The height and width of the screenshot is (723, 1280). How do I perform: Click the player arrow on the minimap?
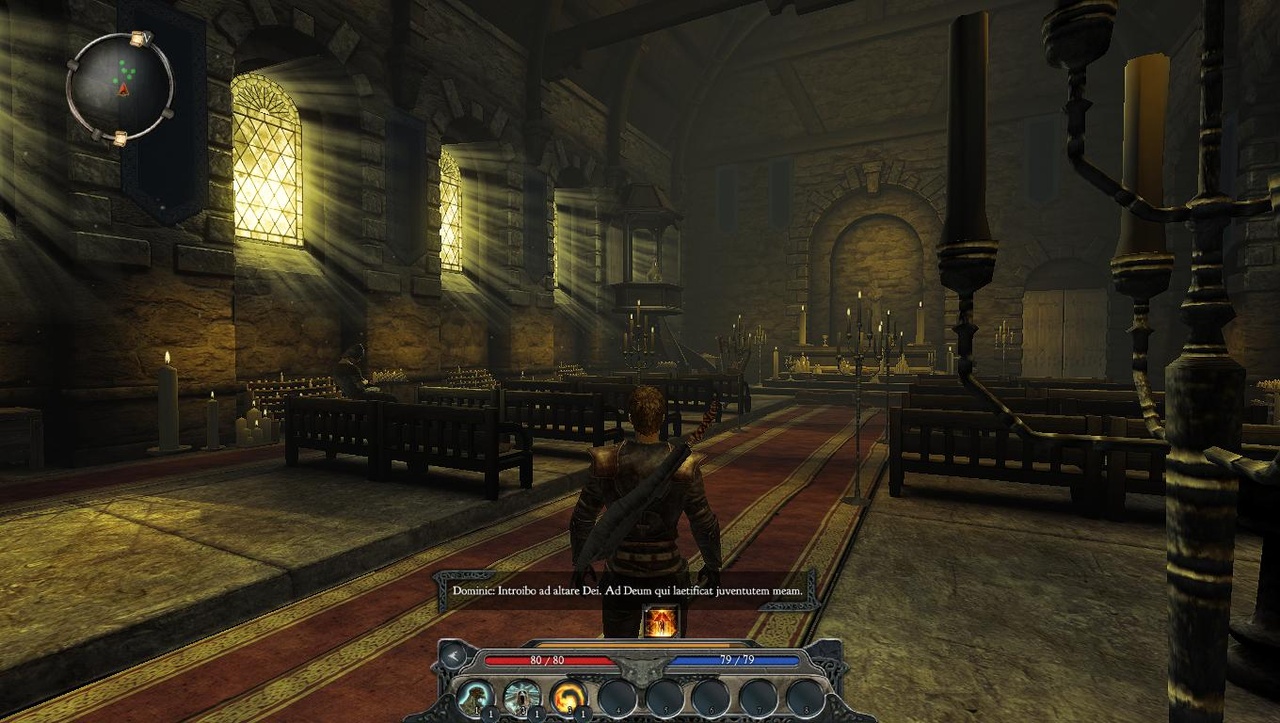click(123, 89)
